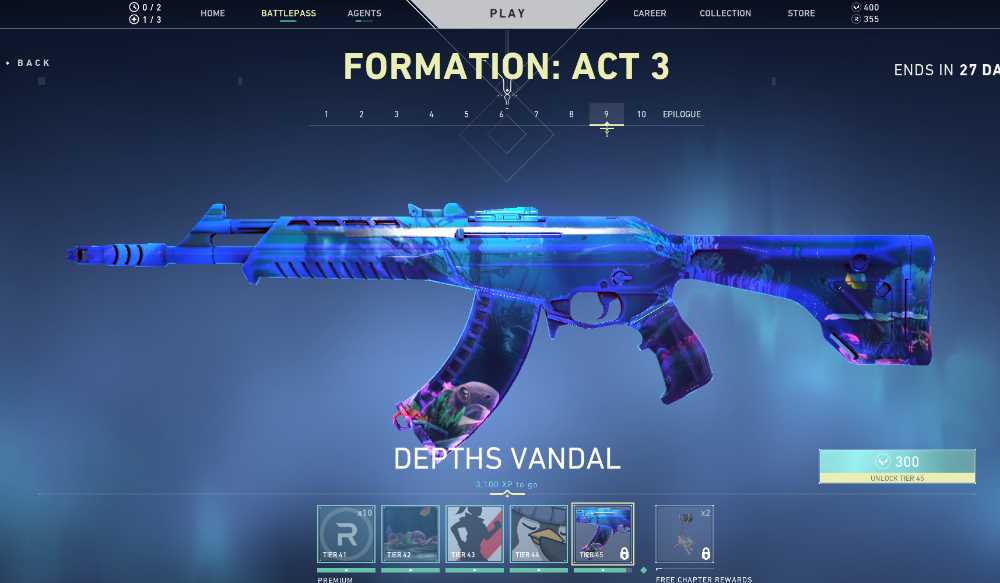Select the Tier 45 Depths Vandal thumbnail
This screenshot has width=1000, height=583.
(x=602, y=534)
